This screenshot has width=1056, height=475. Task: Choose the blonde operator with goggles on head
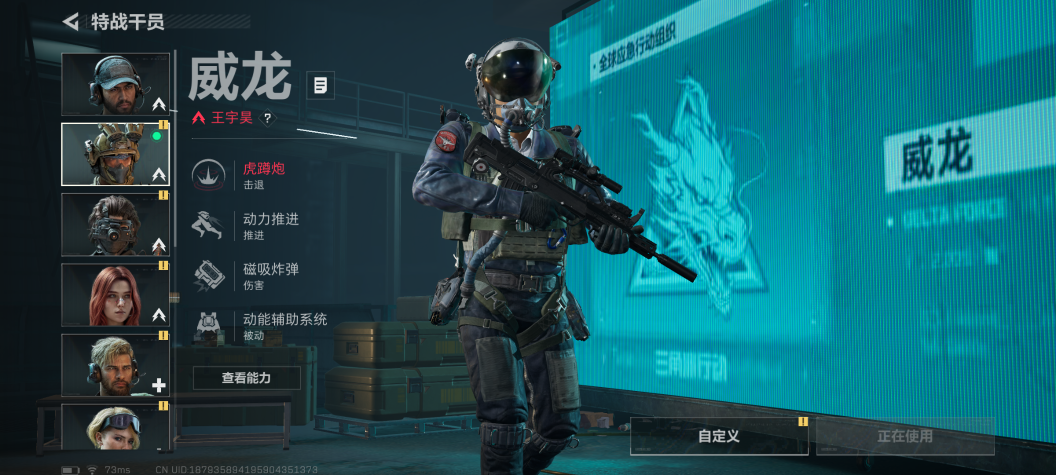(115, 426)
